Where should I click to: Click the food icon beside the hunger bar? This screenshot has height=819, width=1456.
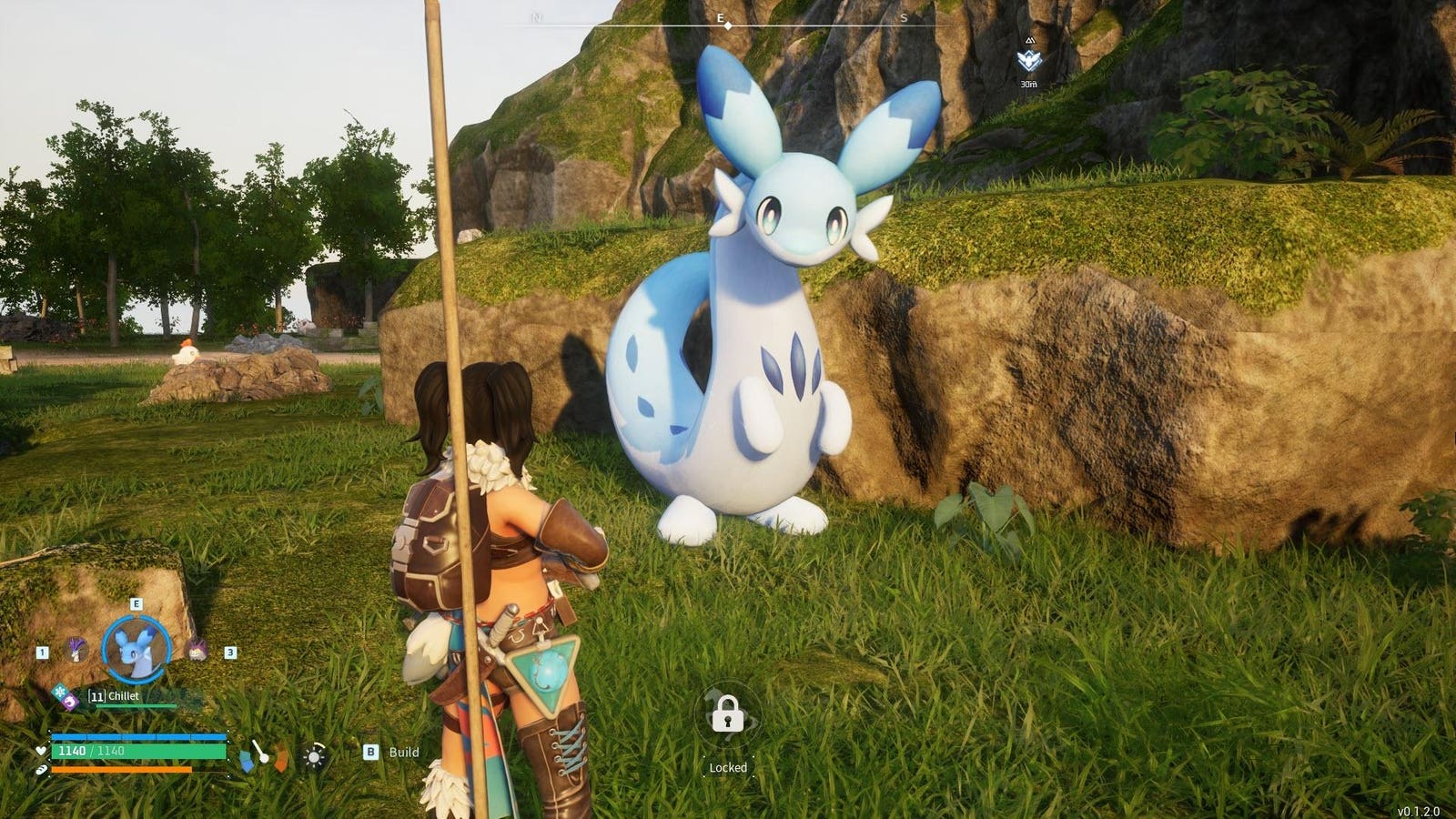41,771
